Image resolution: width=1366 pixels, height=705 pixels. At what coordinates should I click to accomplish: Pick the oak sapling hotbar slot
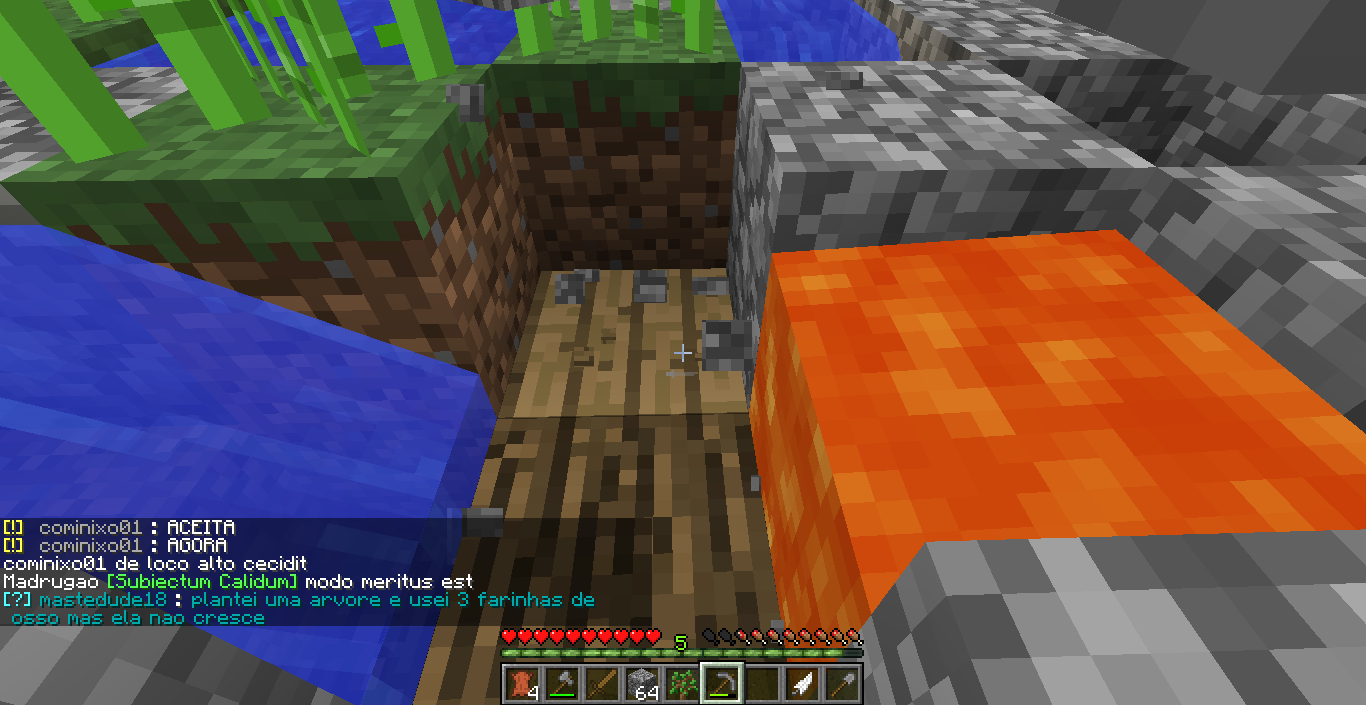click(680, 683)
